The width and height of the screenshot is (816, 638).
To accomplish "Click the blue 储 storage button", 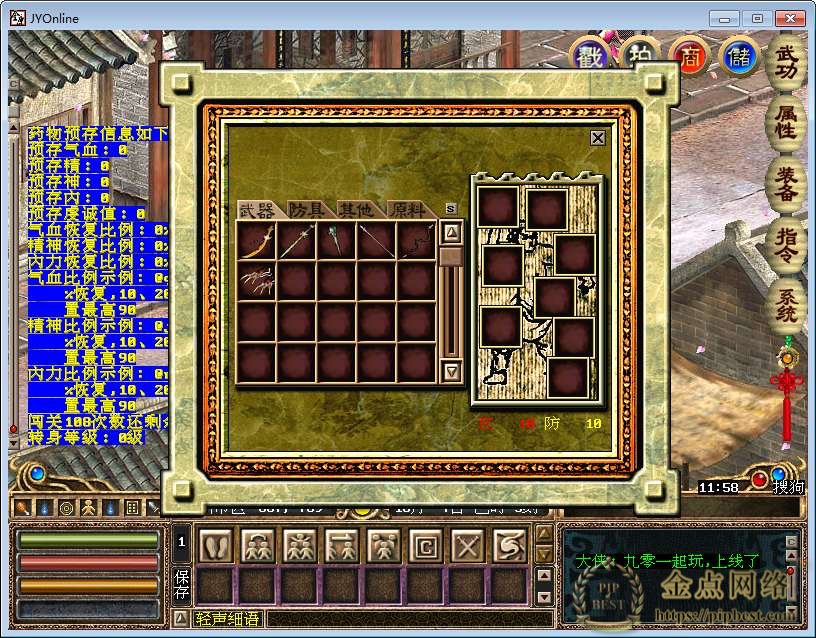I will [x=739, y=56].
